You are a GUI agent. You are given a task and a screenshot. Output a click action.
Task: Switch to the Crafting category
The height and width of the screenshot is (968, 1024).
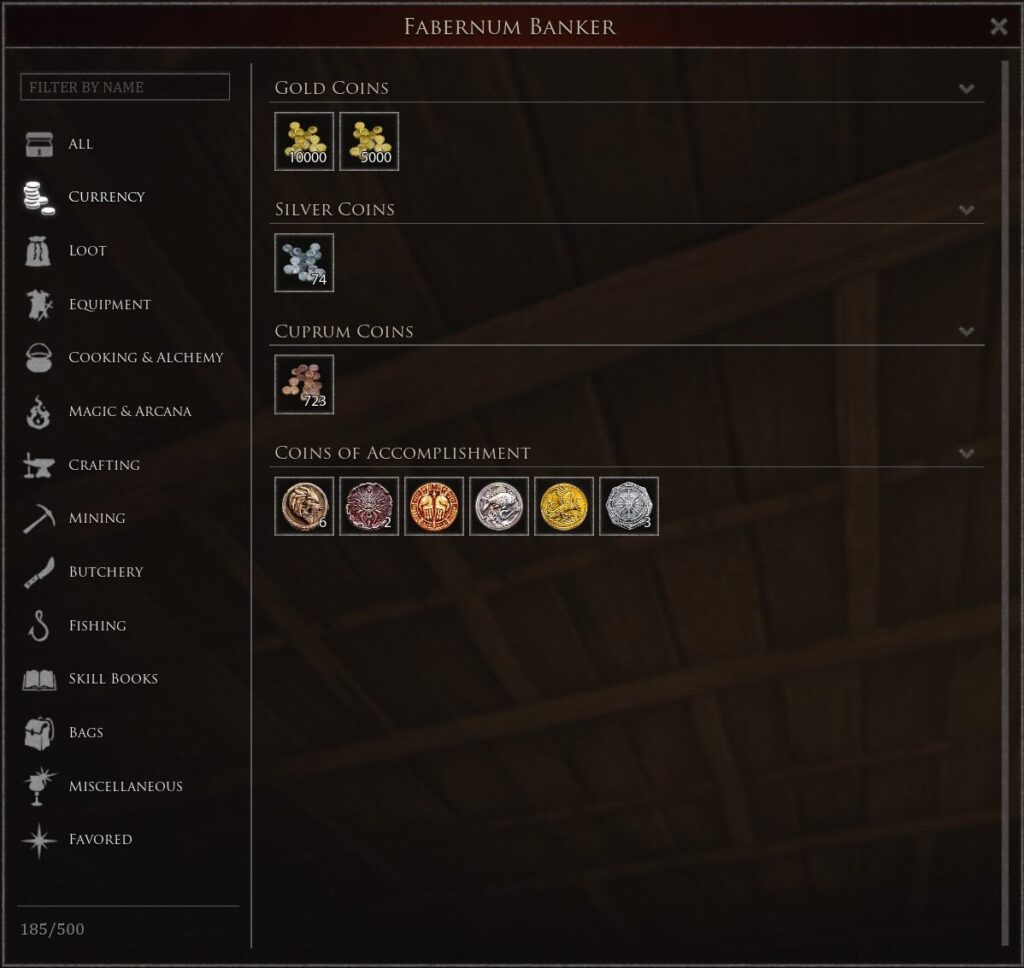[104, 465]
